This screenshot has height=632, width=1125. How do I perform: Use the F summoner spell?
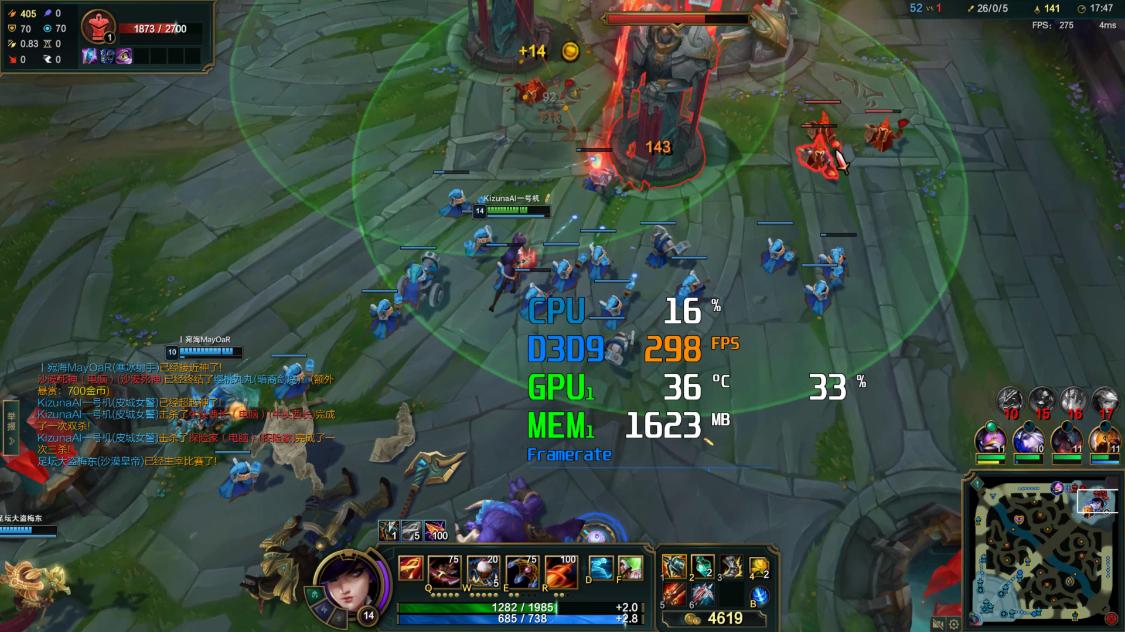pos(630,568)
